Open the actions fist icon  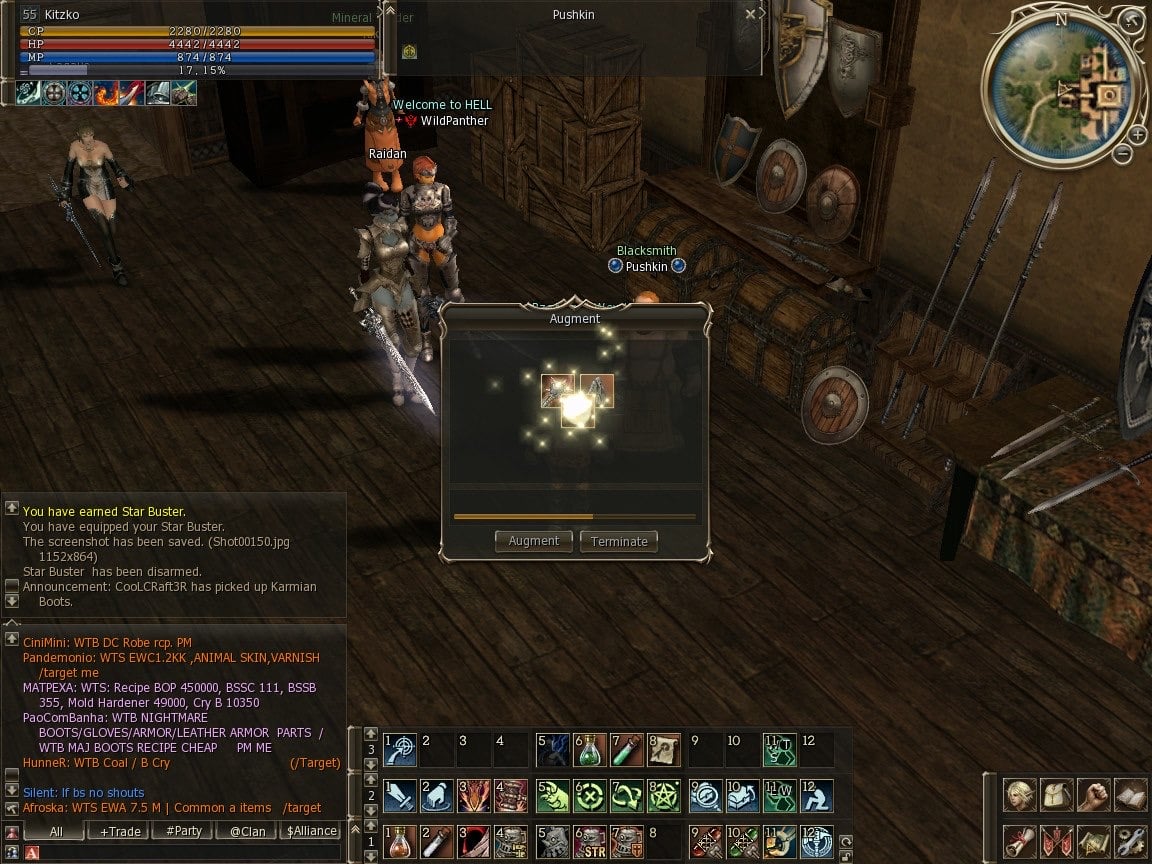click(1094, 796)
